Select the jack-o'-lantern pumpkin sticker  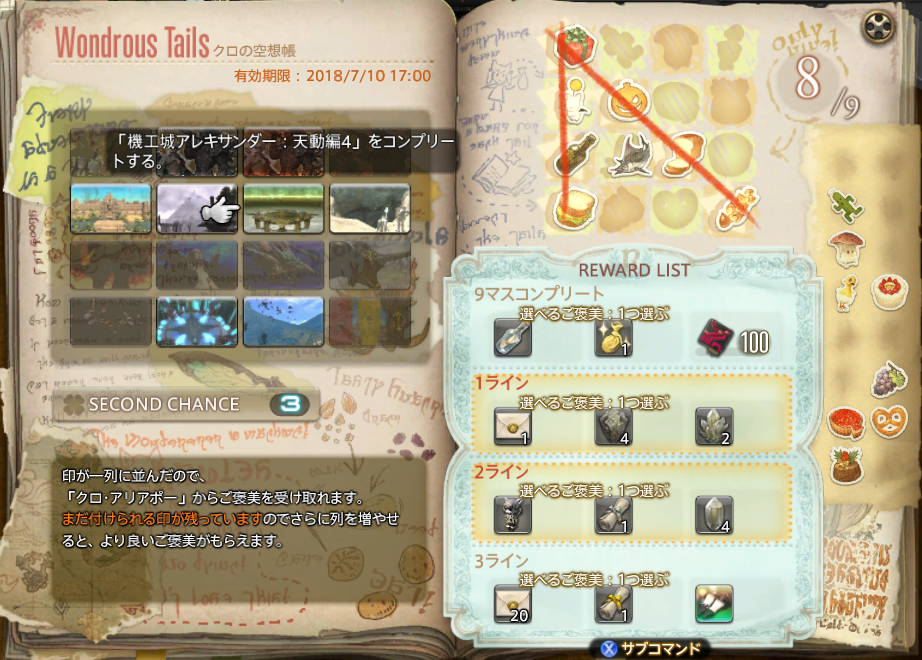(x=626, y=99)
